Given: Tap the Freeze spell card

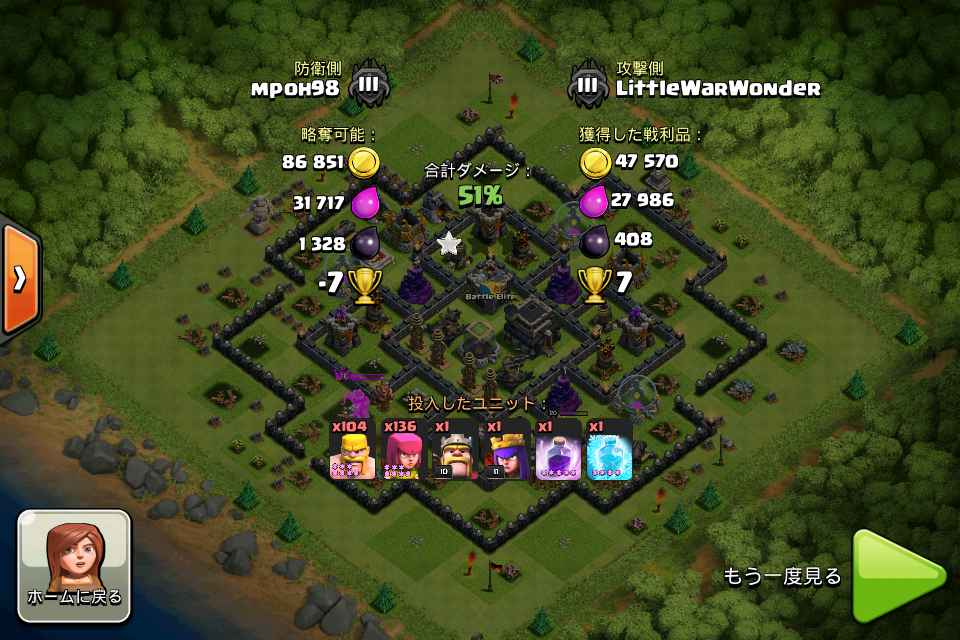Looking at the screenshot, I should (609, 449).
